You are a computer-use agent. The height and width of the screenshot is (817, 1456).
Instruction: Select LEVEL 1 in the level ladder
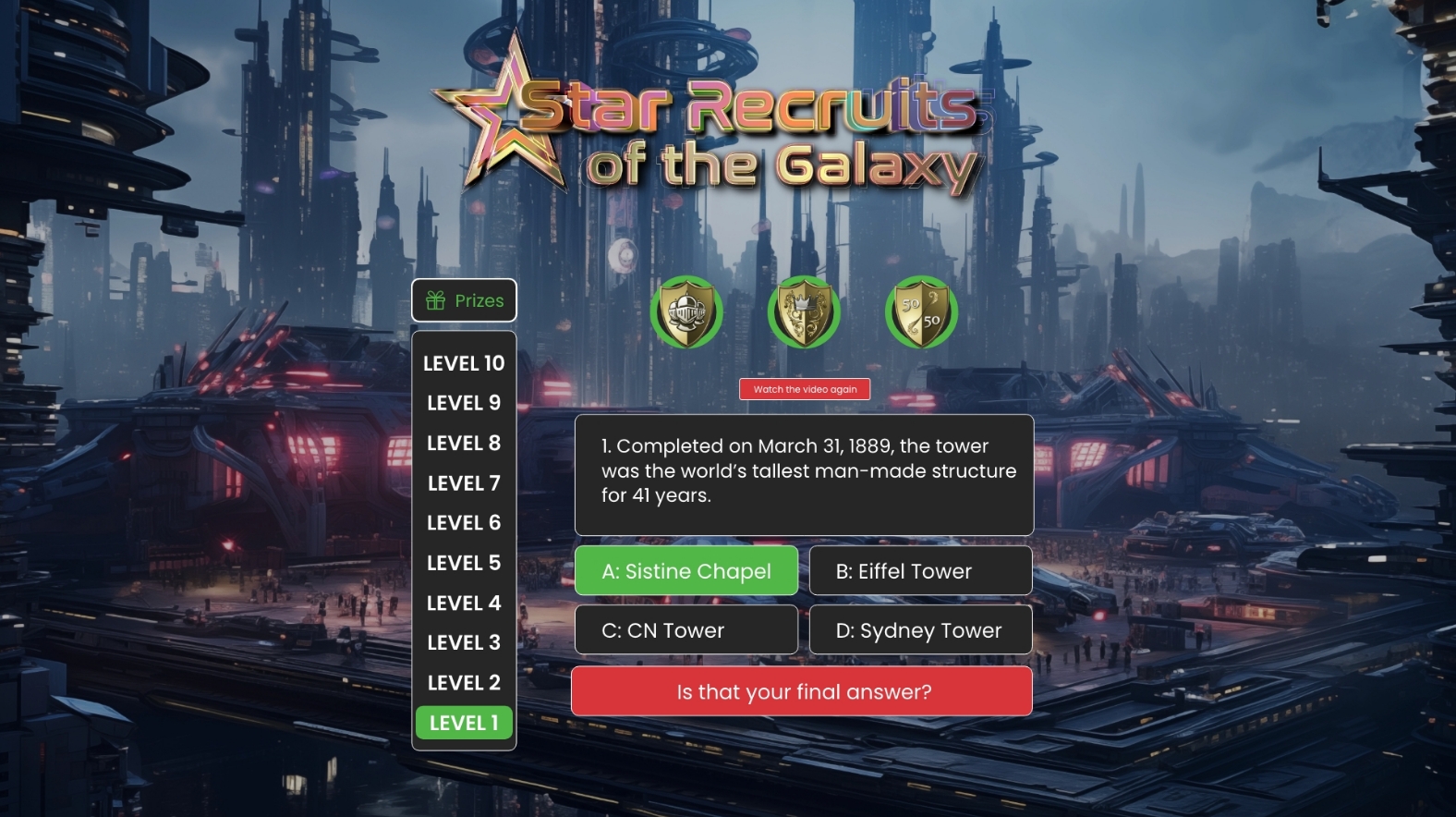[464, 723]
